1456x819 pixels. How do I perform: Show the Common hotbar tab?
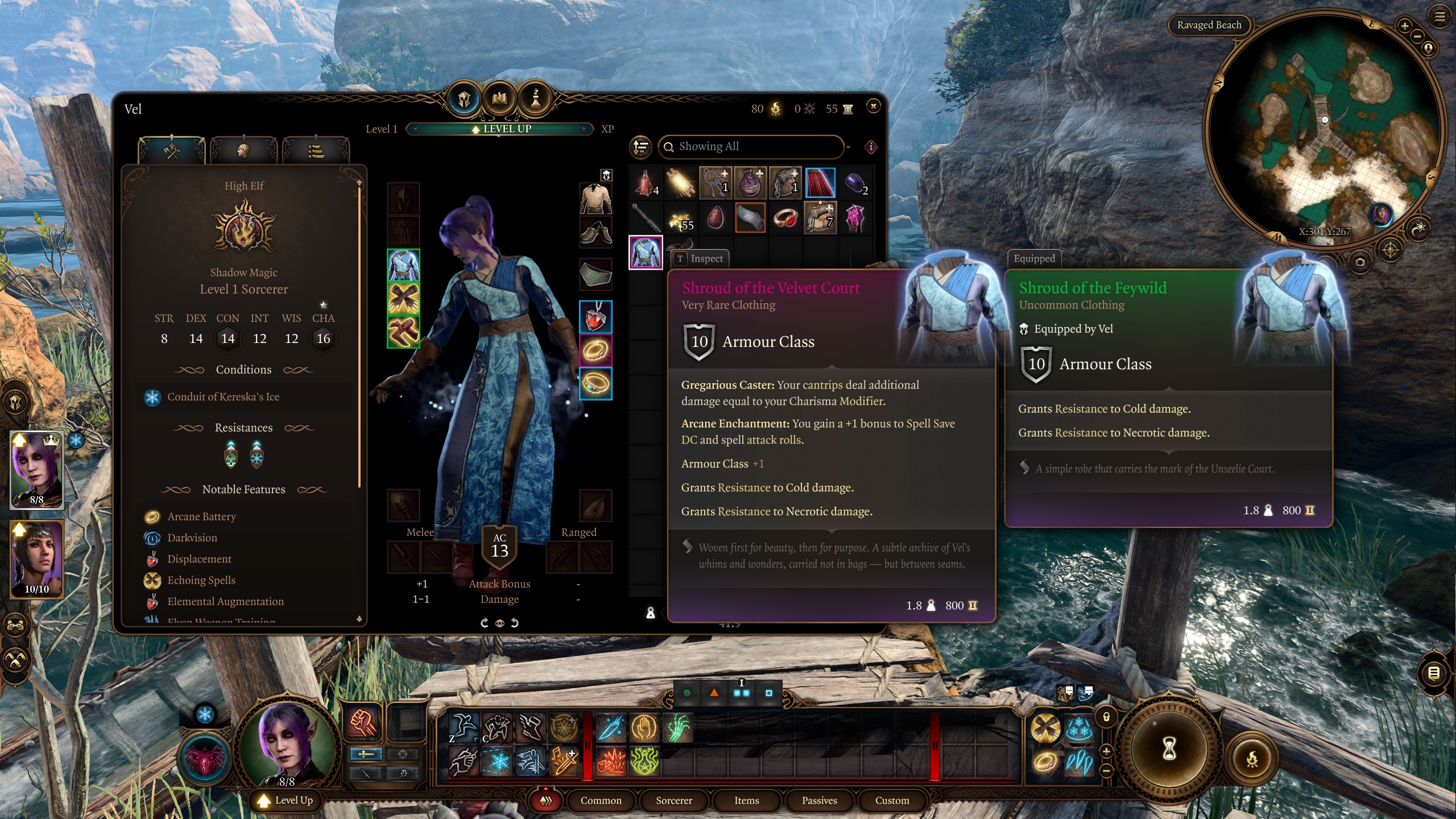(x=601, y=800)
